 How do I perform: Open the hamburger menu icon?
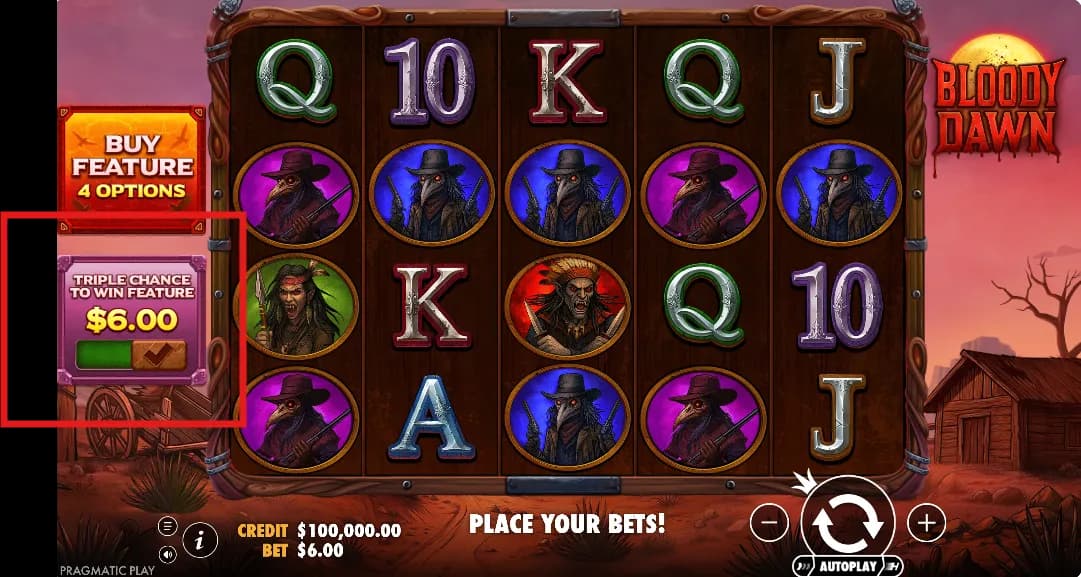167,526
